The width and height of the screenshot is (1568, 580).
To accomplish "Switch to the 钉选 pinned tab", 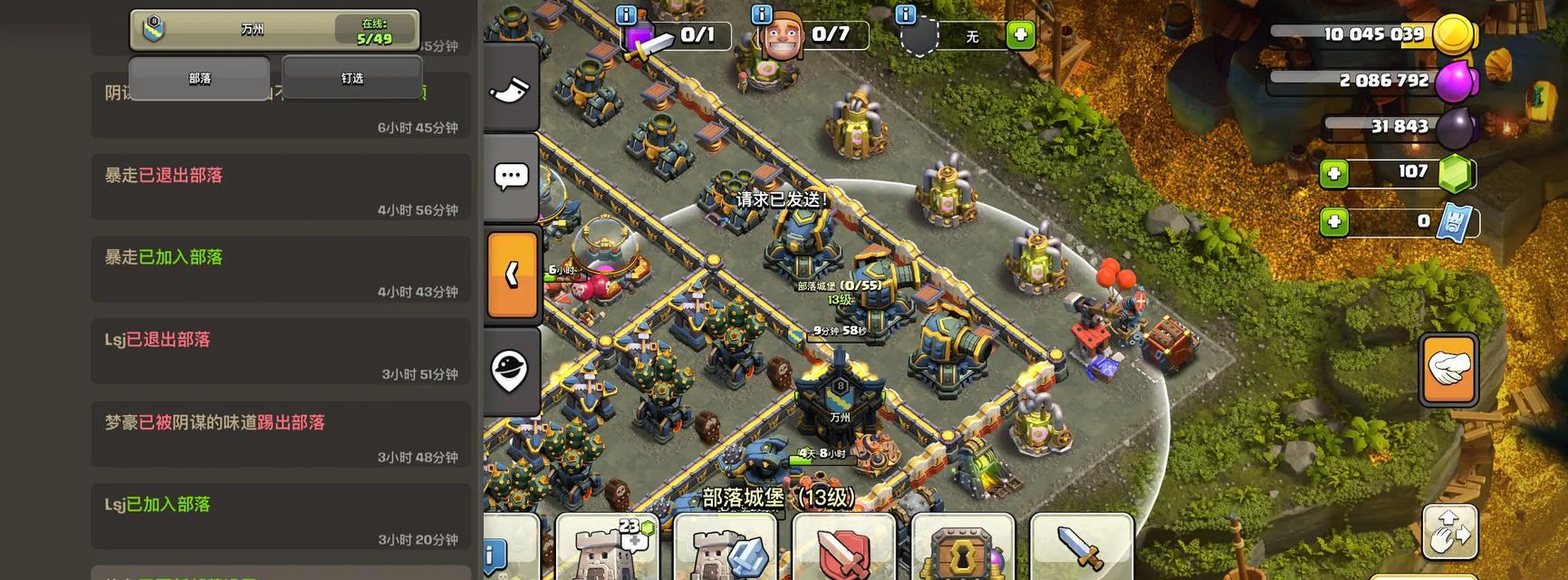I will click(351, 79).
